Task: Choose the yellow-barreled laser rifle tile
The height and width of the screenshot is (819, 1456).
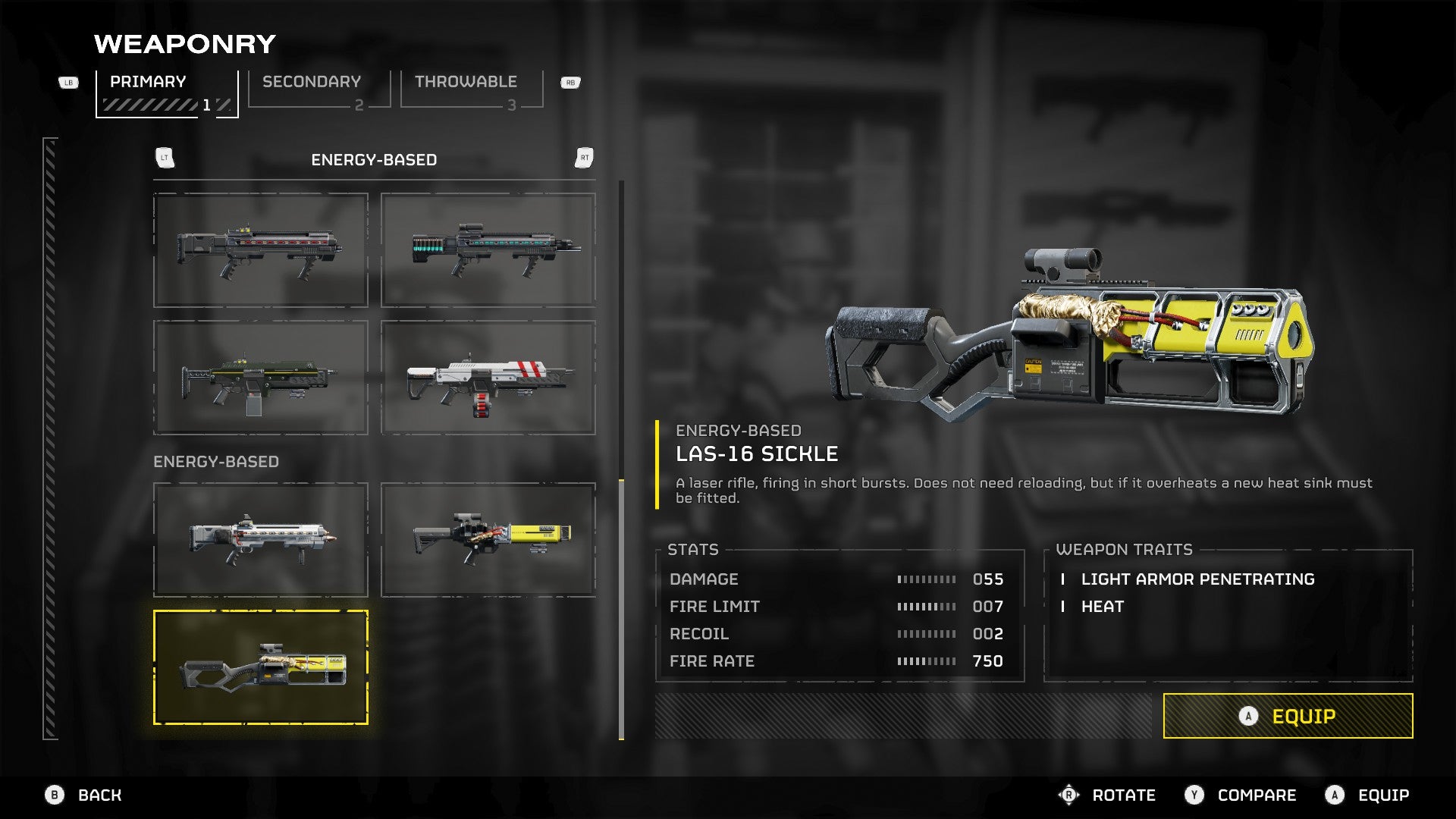Action: (488, 539)
